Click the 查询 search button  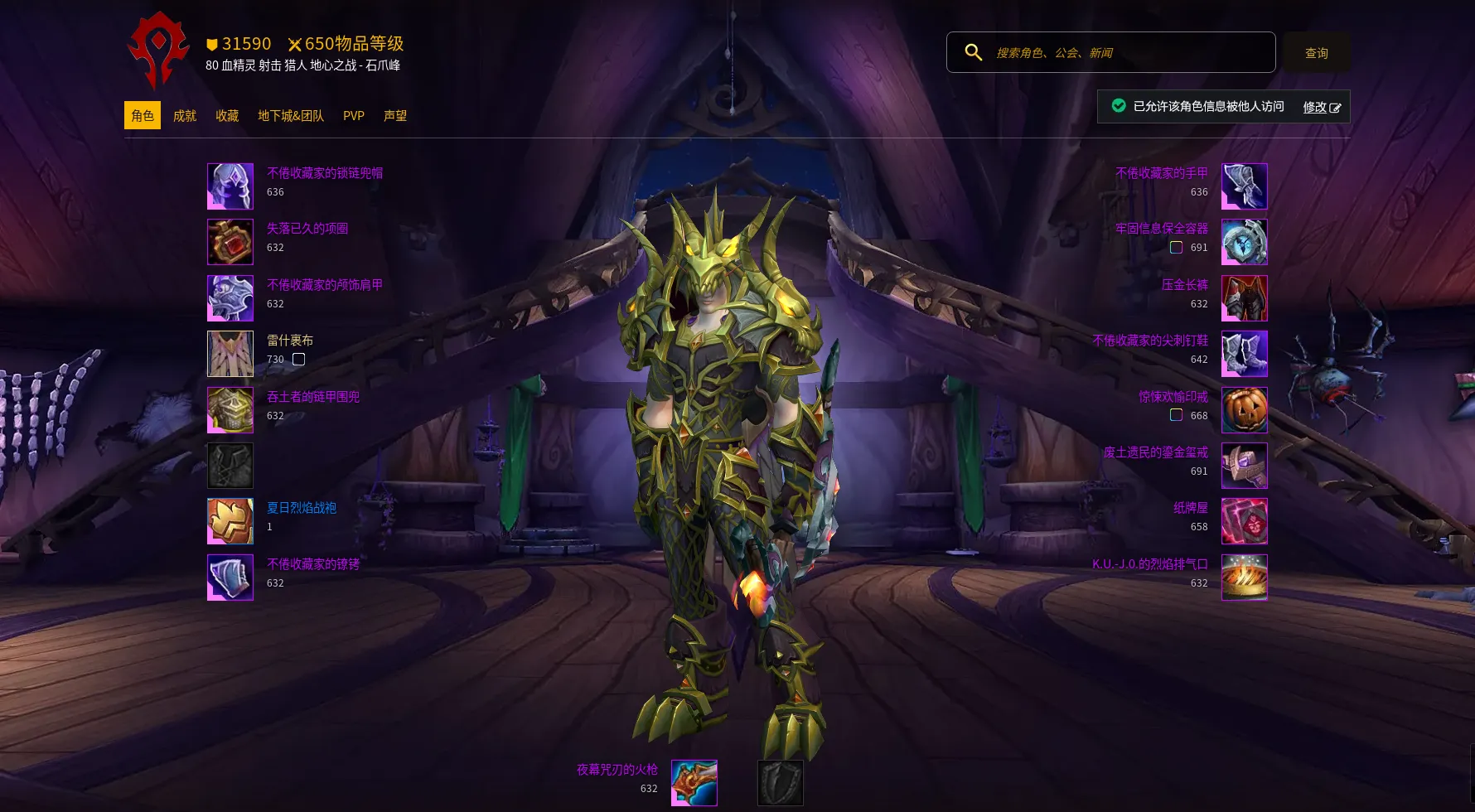(x=1316, y=53)
